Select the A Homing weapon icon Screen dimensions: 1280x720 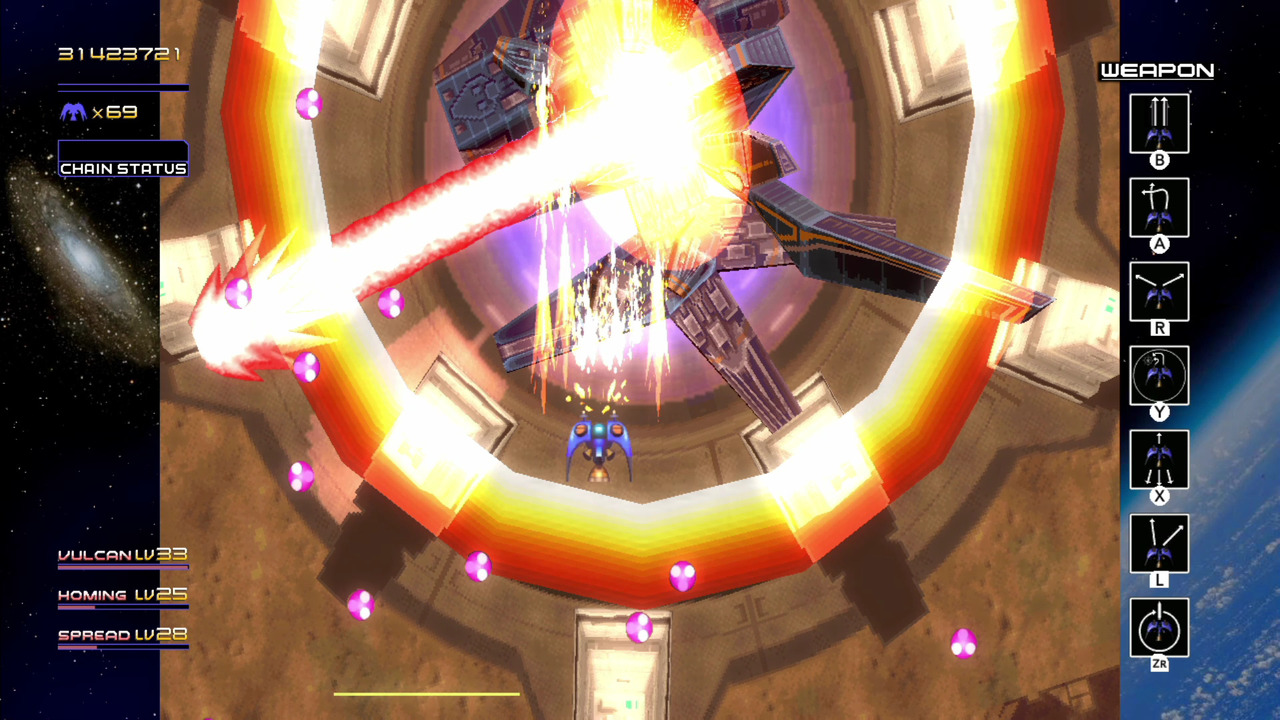click(1159, 208)
